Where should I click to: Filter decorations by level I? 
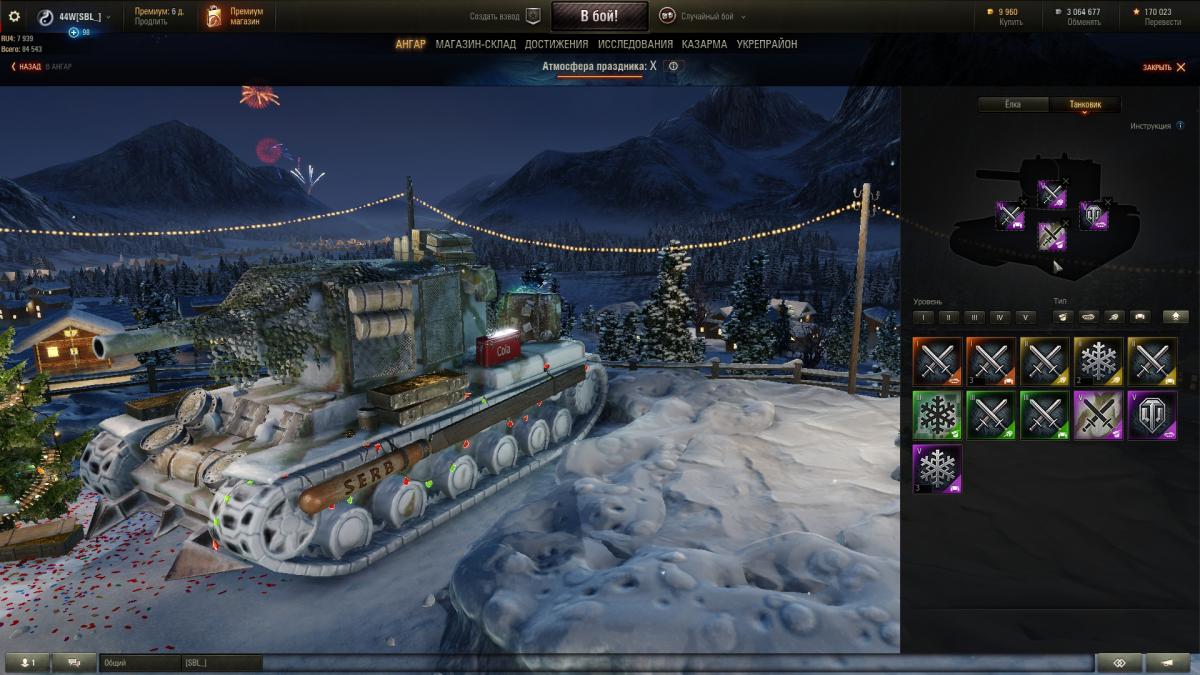pos(923,317)
